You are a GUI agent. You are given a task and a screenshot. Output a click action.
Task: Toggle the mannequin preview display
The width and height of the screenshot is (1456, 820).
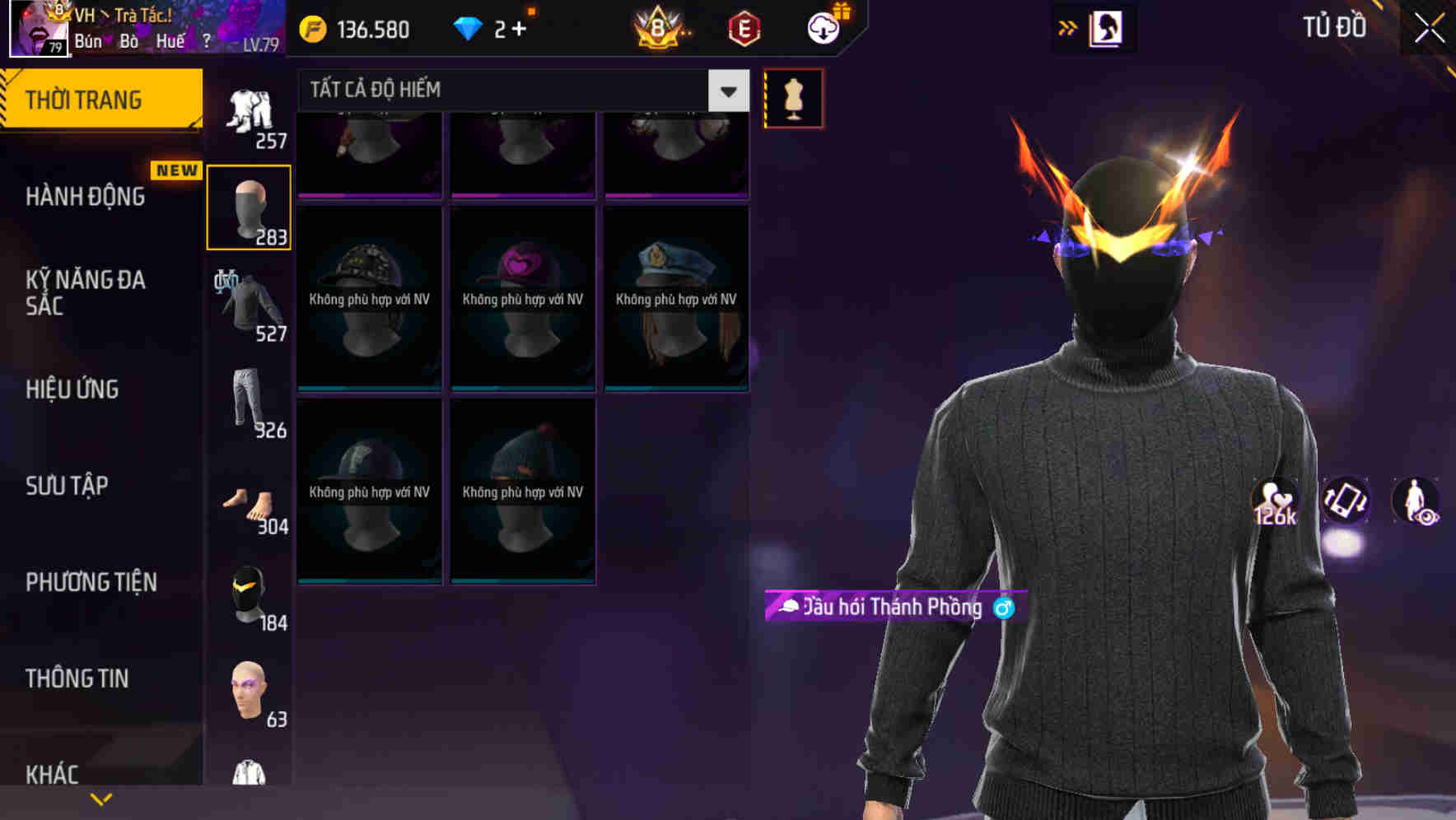coord(793,97)
